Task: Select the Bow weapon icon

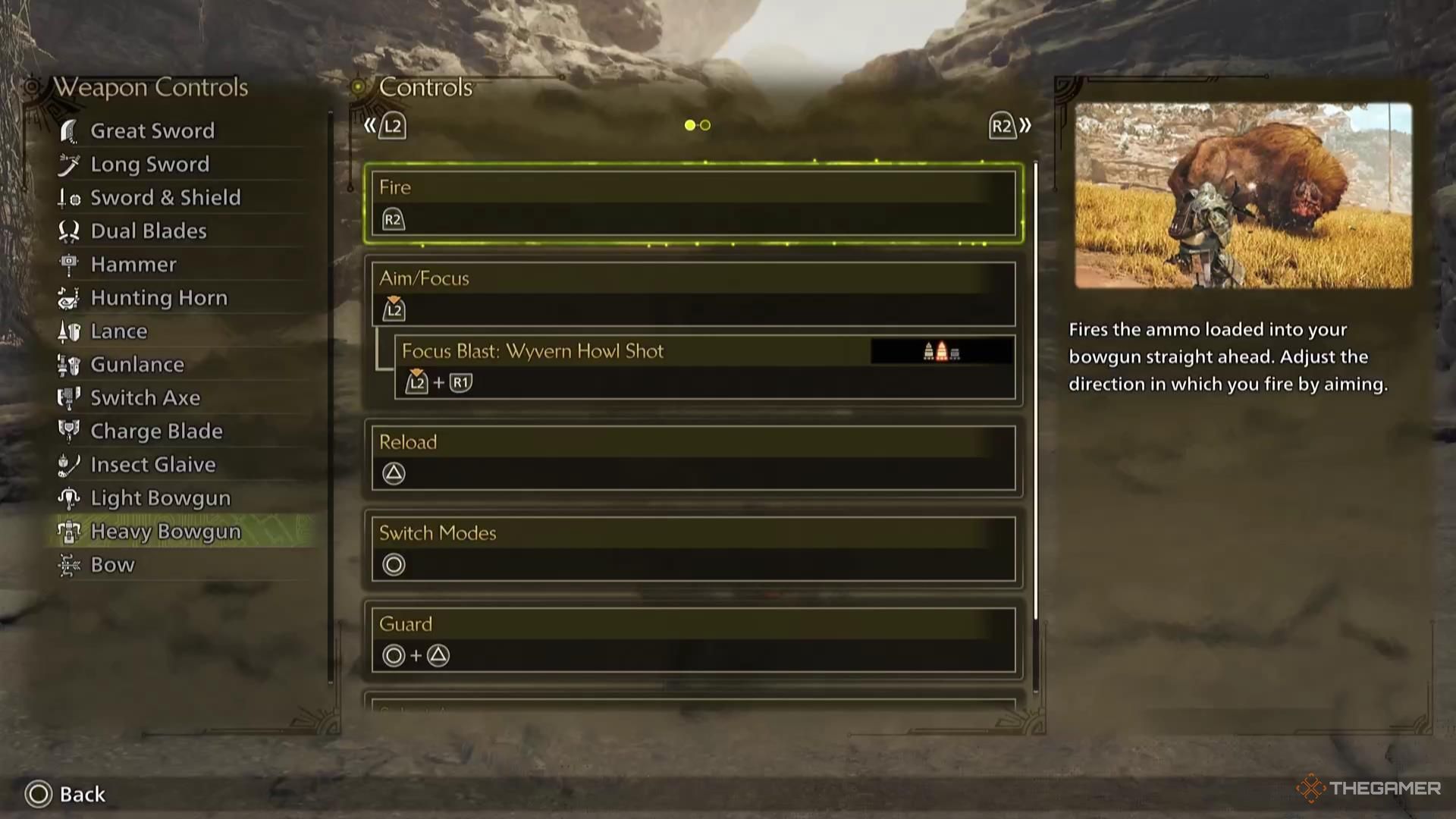Action: [70, 564]
